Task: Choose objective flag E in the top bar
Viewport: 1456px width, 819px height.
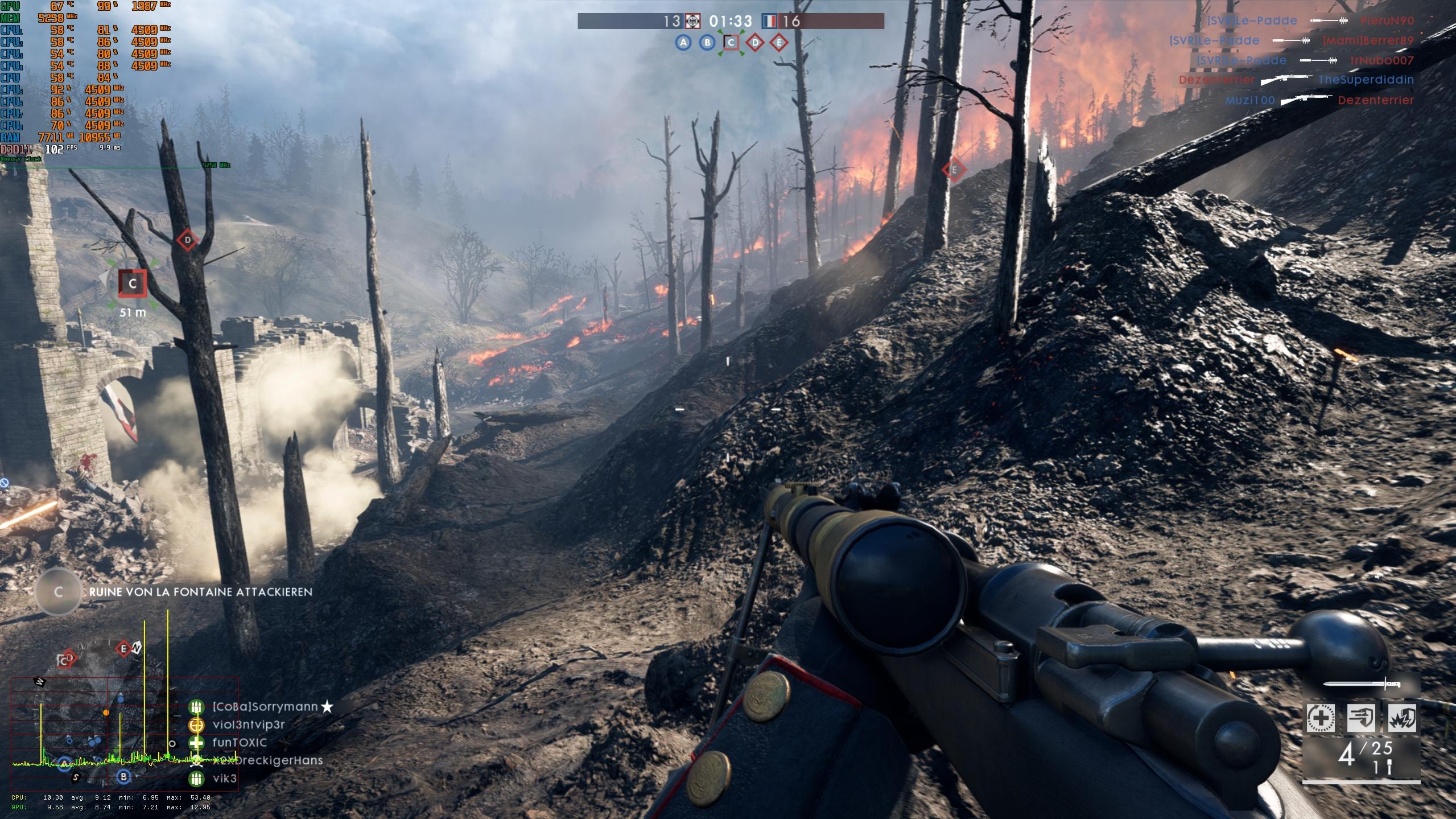Action: pos(779,43)
